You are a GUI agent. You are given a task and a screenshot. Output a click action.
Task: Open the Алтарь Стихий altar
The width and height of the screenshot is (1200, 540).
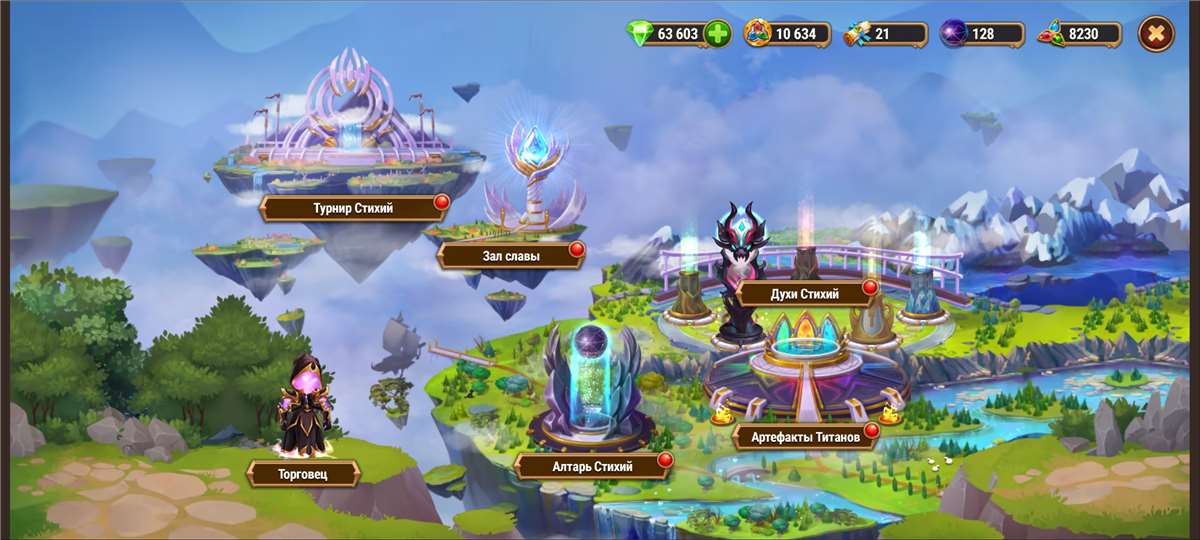point(593,465)
